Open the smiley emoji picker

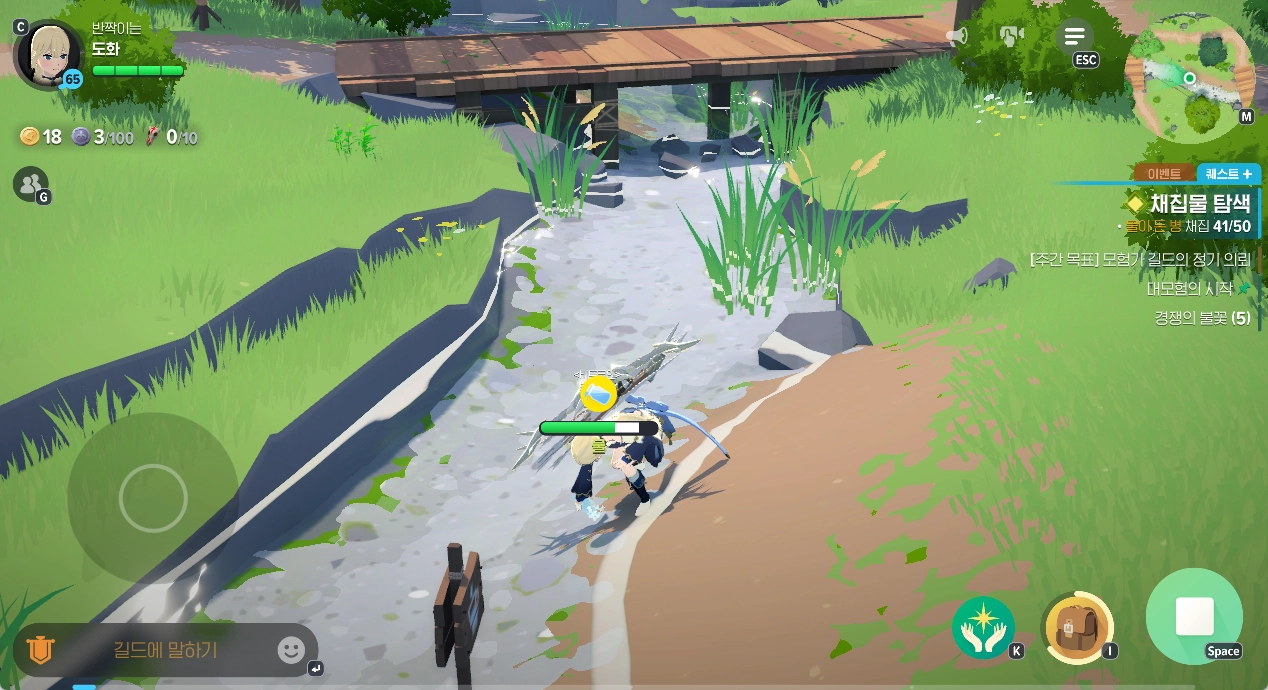click(290, 650)
